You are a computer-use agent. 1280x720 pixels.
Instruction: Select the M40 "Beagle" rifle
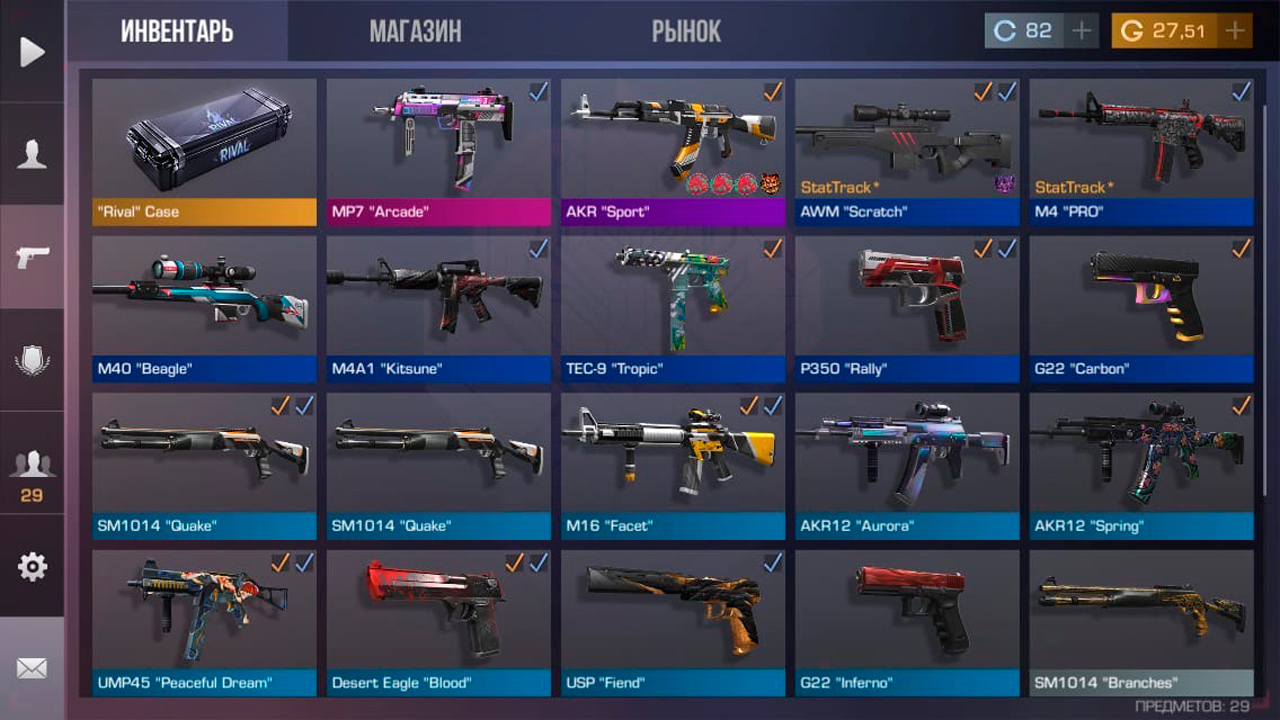point(204,309)
